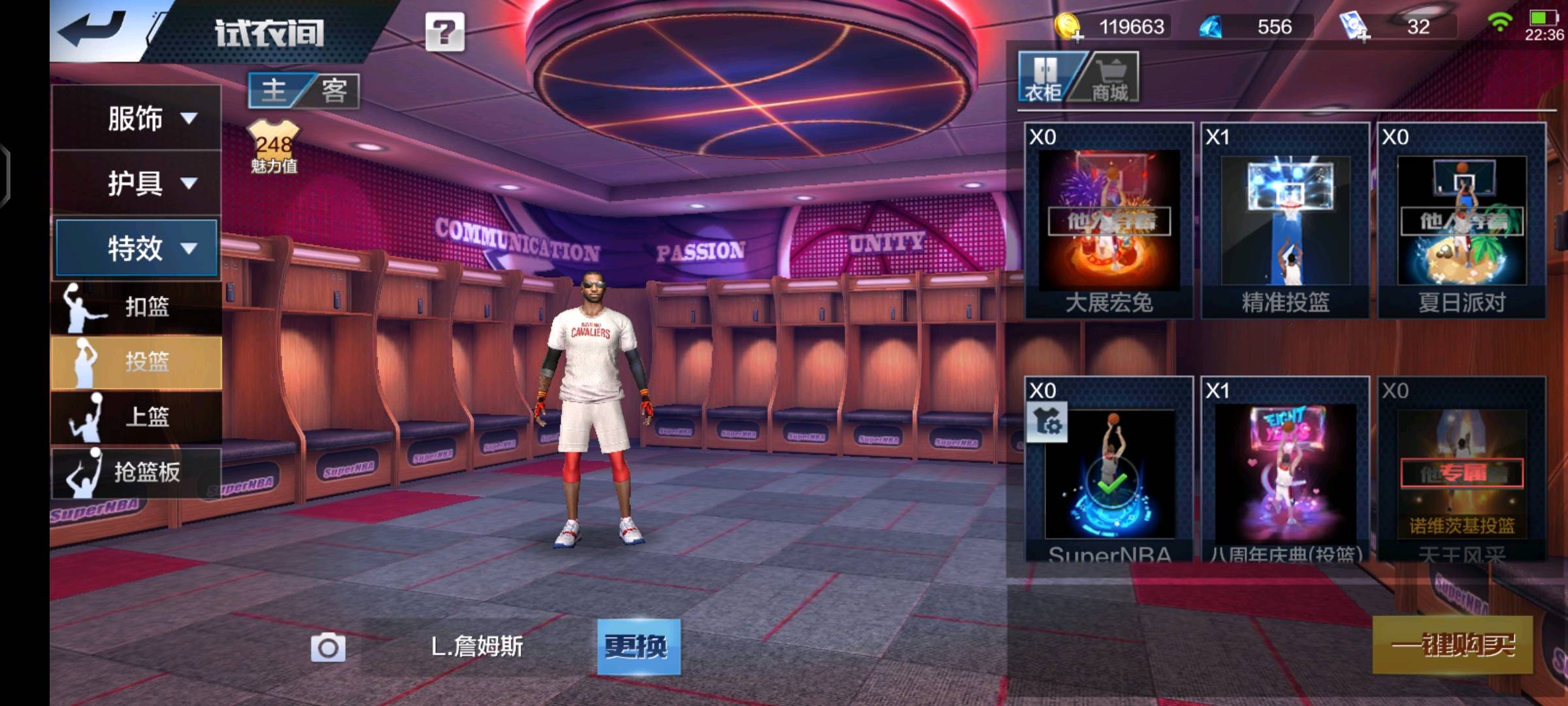Screen dimensions: 1568x706
Task: Click the 一键购买 one-click purchase button
Action: 1452,645
